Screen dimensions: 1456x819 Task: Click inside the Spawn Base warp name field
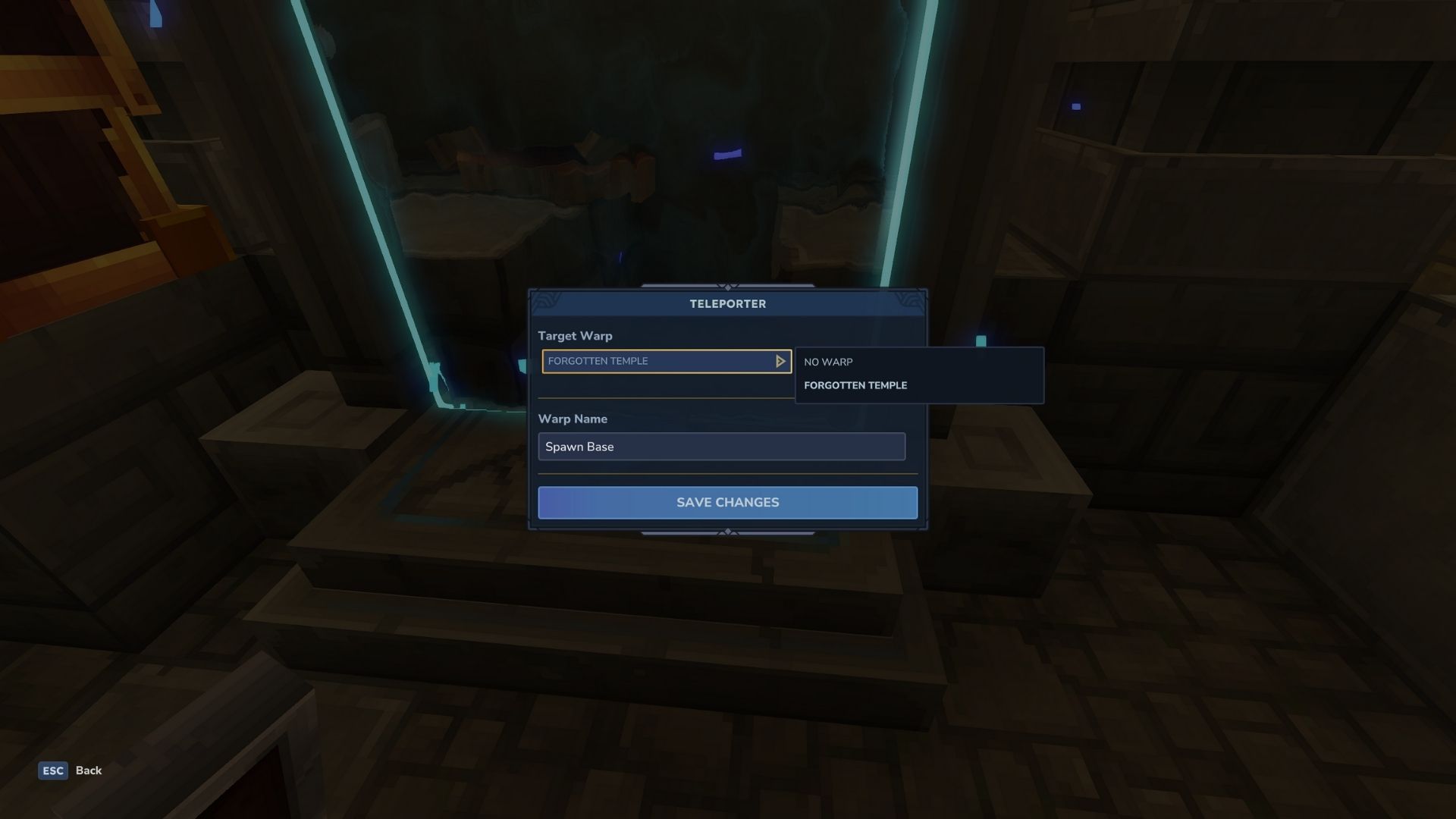[720, 447]
